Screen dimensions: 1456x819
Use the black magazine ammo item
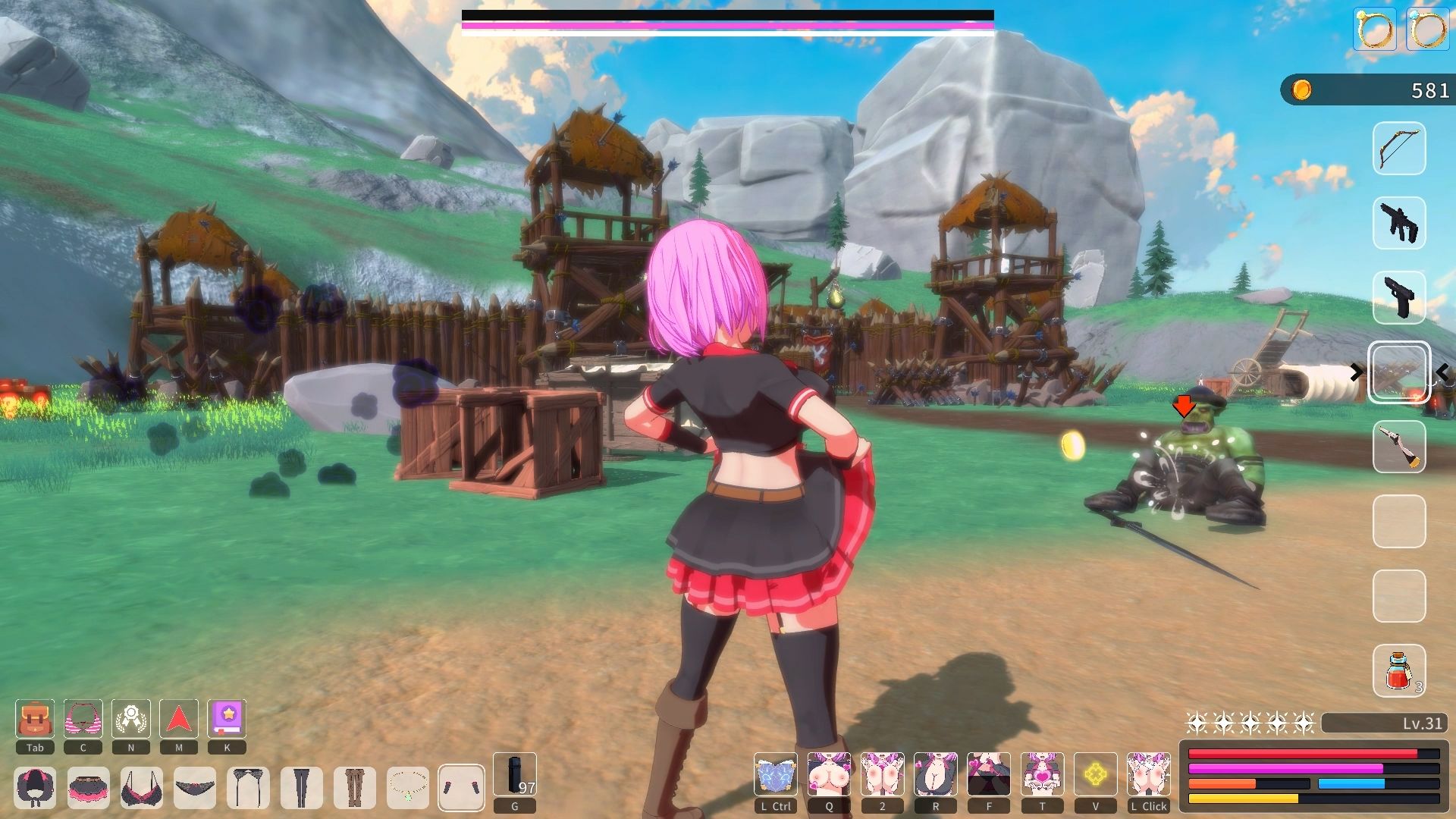[x=515, y=774]
